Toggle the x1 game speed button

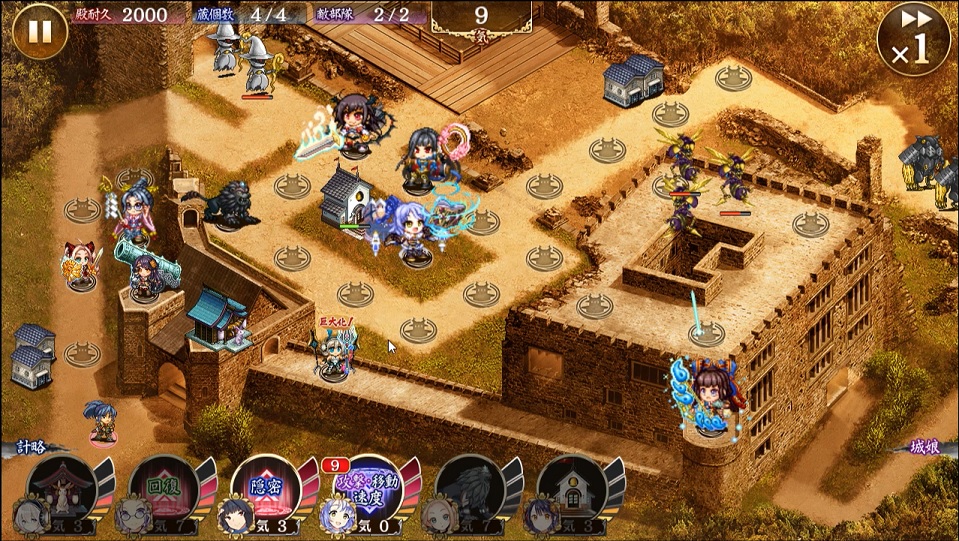coord(913,39)
